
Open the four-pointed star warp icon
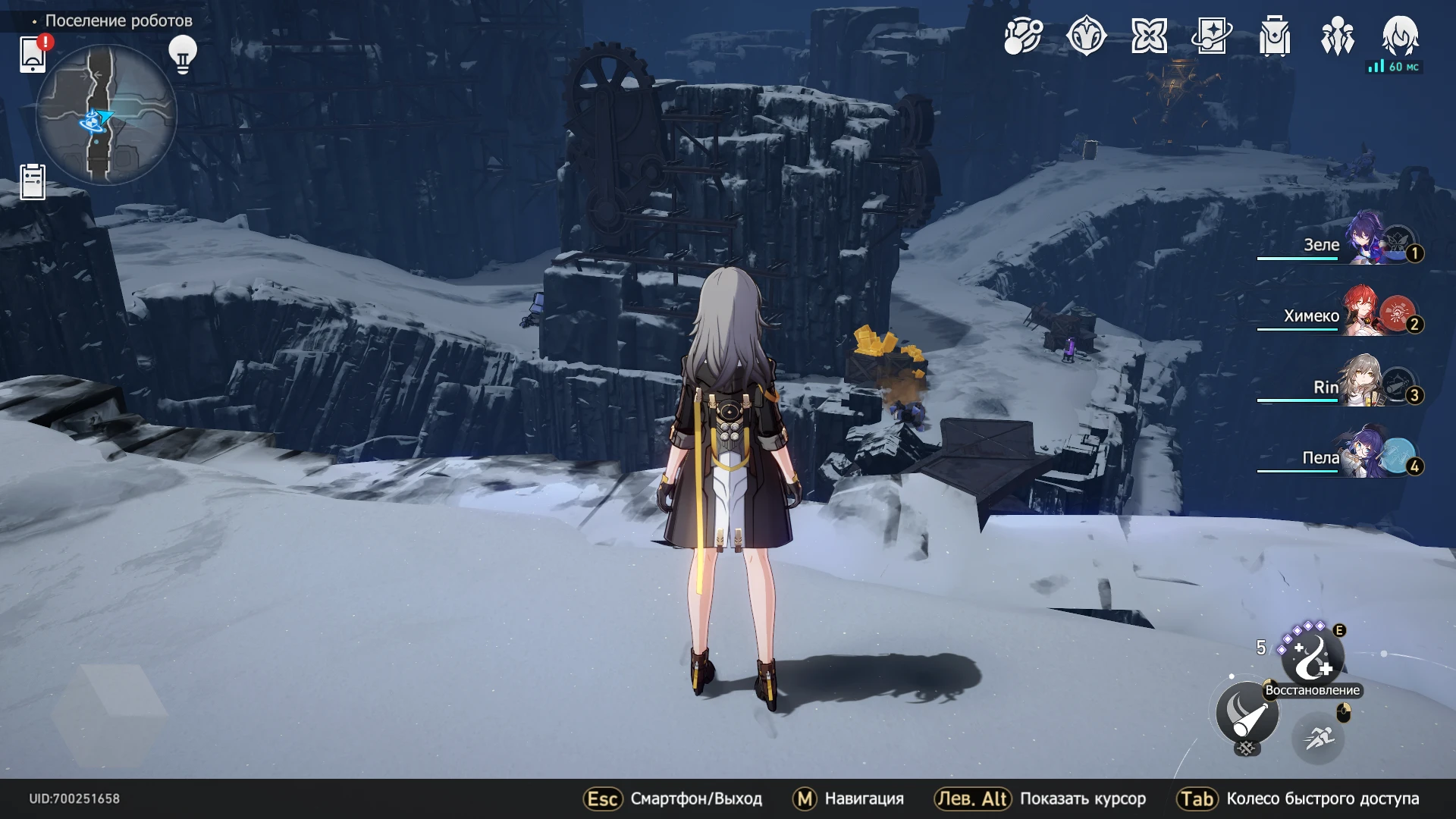coord(1149,36)
